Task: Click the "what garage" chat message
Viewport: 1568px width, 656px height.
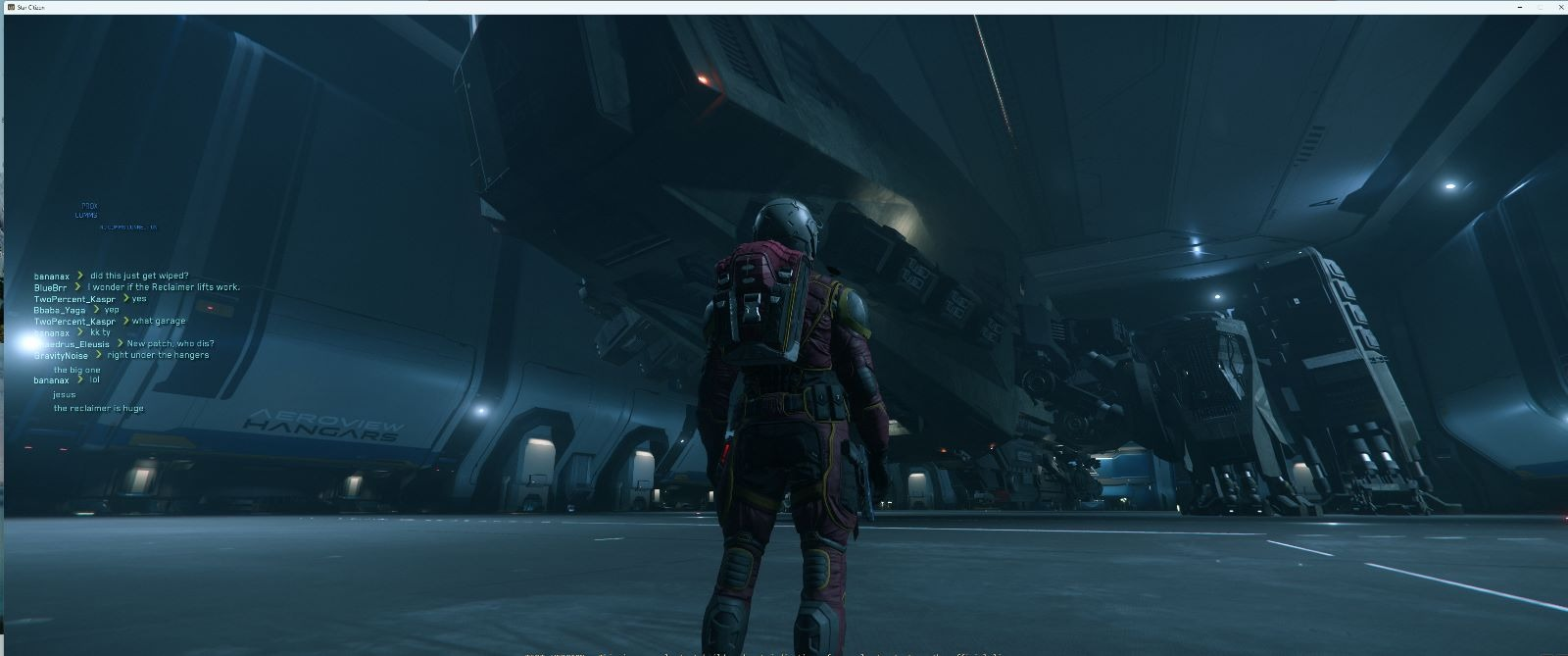Action: pyautogui.click(x=159, y=322)
